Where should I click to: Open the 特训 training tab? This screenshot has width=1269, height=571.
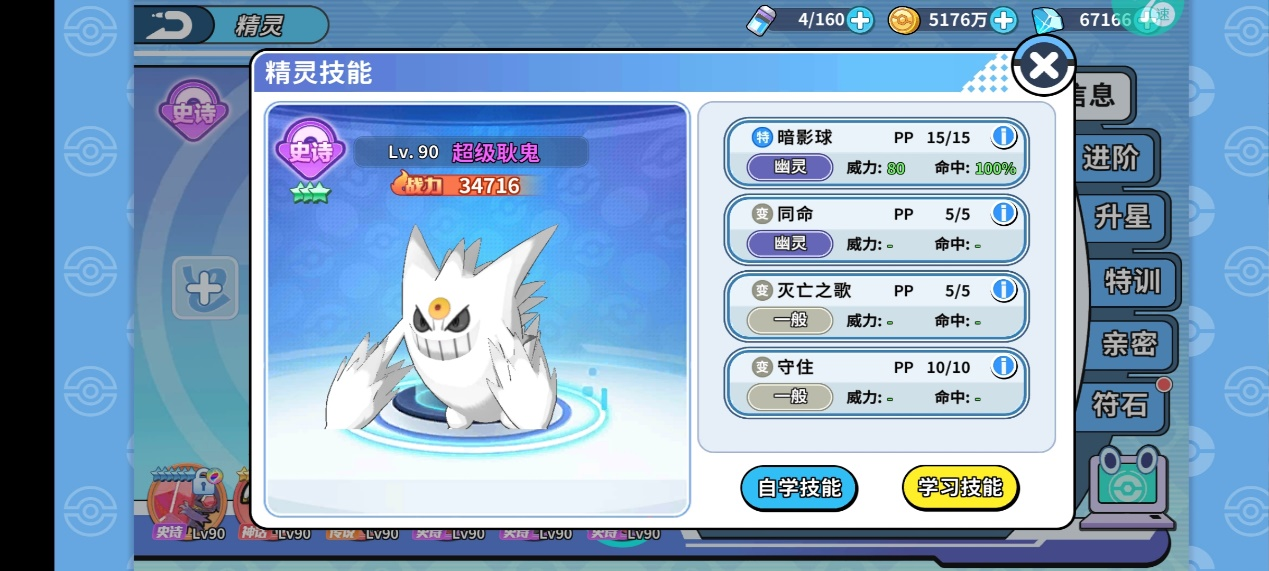click(1132, 281)
